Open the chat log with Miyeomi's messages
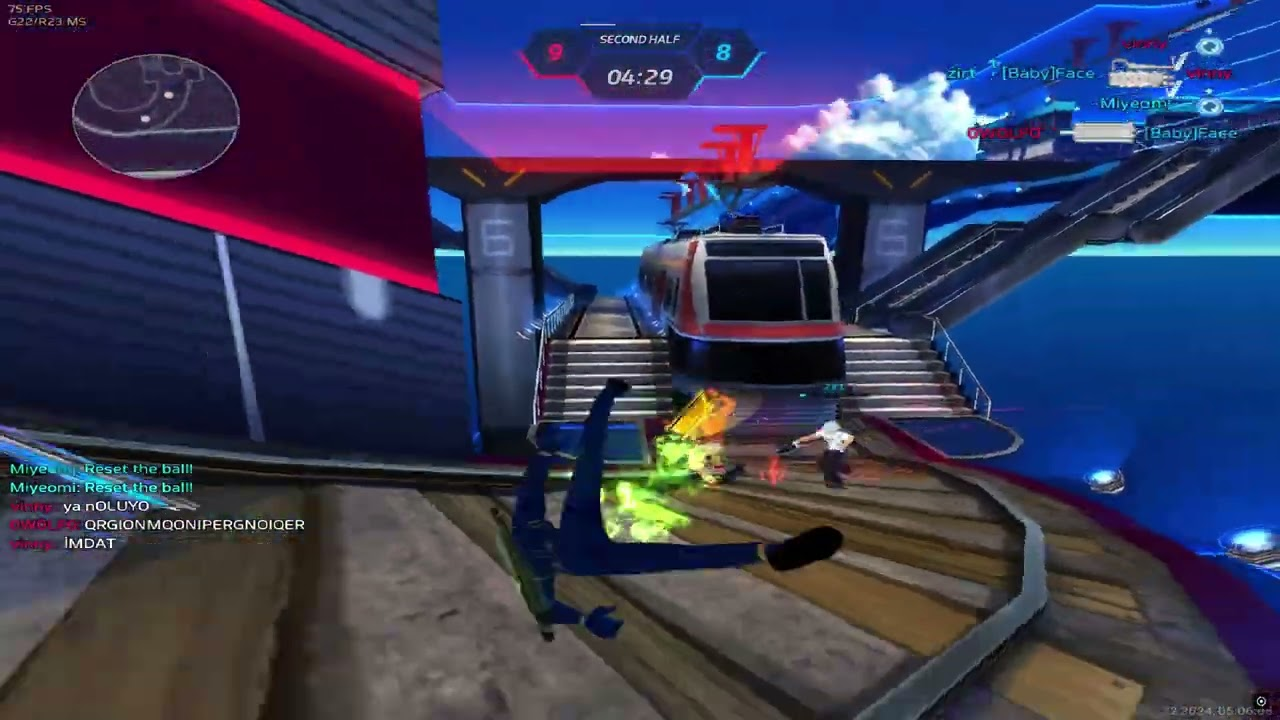1280x720 pixels. [157, 506]
